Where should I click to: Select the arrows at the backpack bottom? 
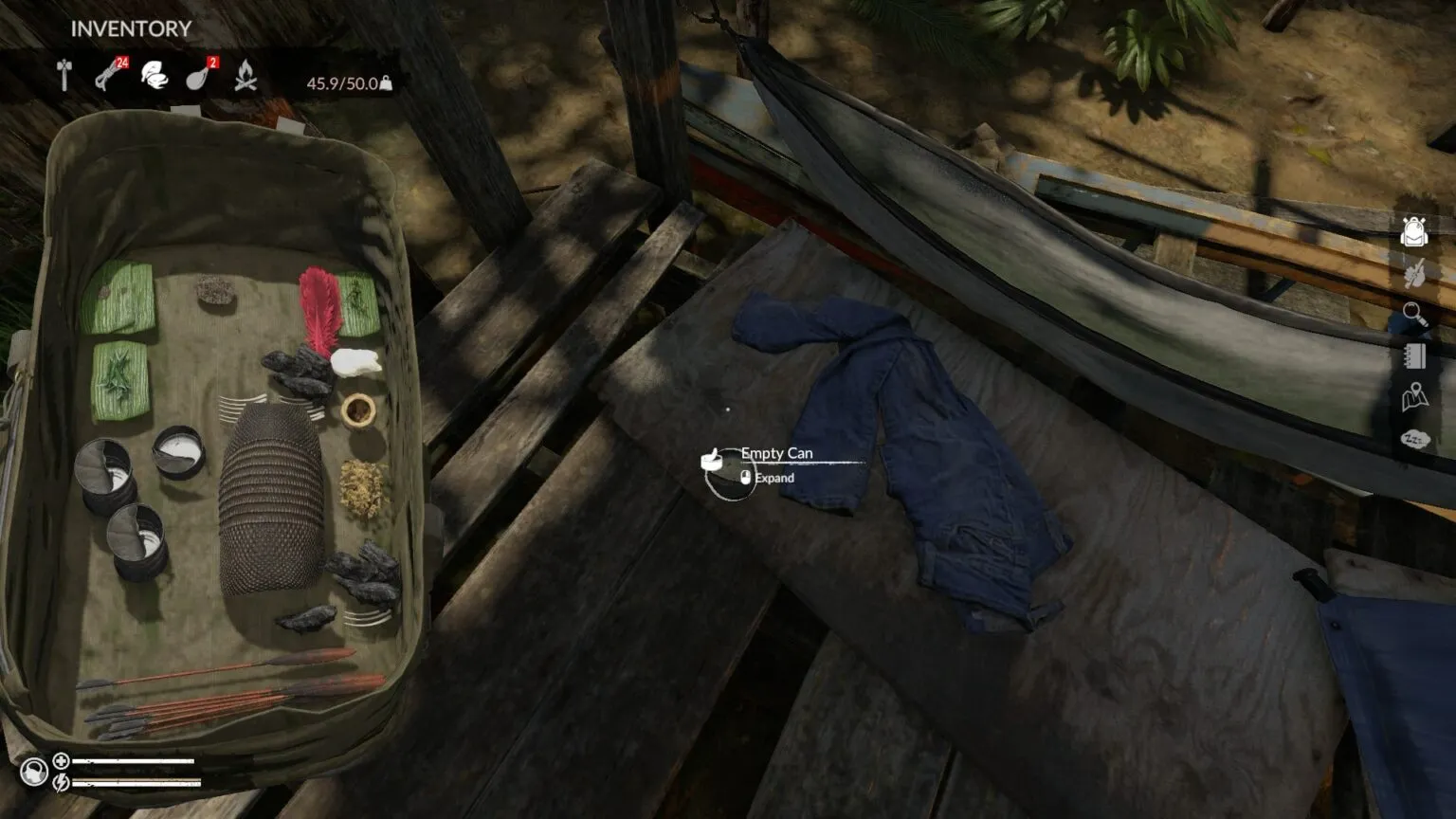227,697
